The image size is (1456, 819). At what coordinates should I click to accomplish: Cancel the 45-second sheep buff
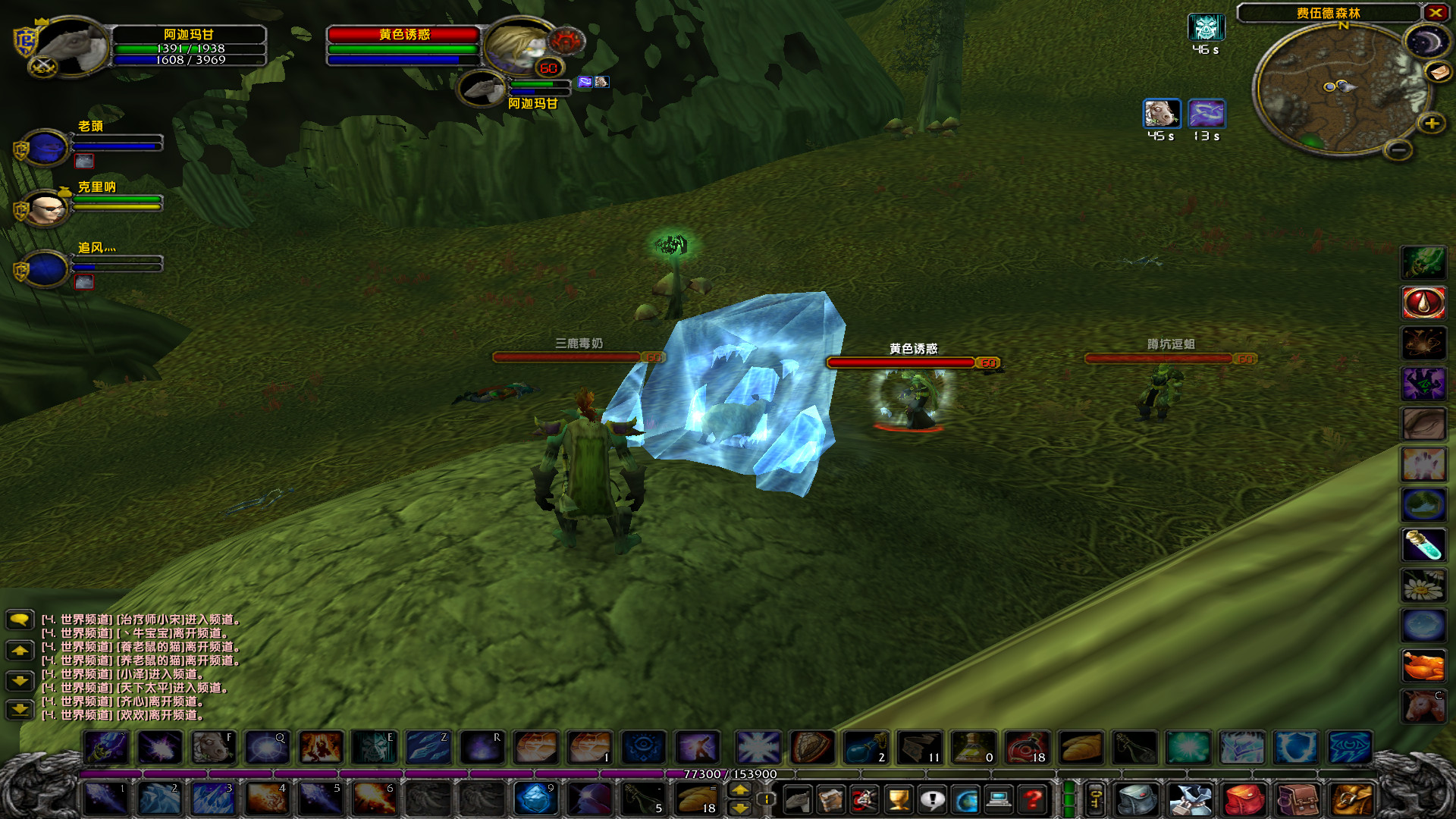click(x=1162, y=114)
